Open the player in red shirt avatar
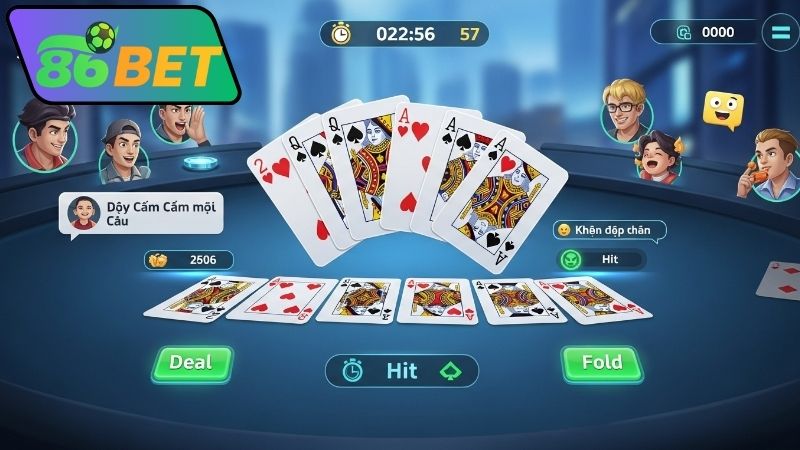The width and height of the screenshot is (800, 450). pyautogui.click(x=45, y=133)
